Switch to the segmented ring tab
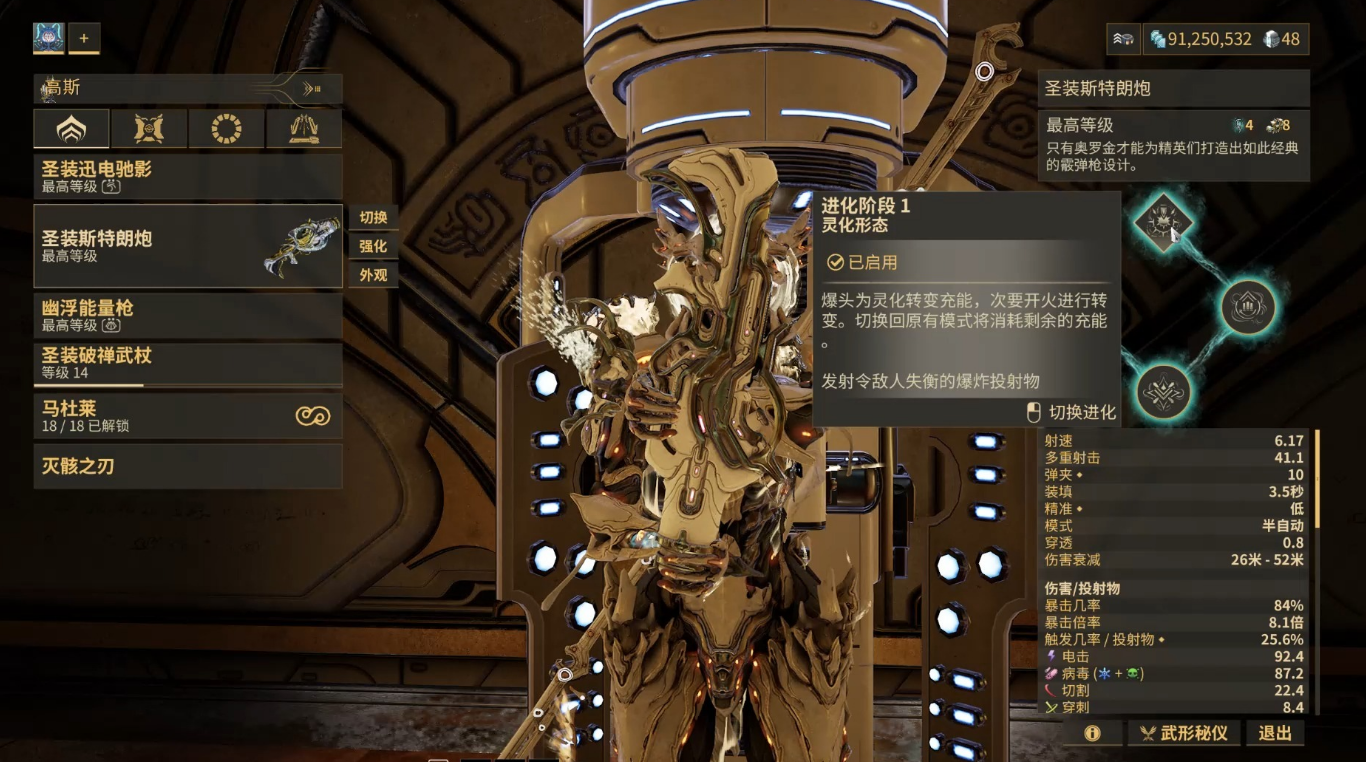Viewport: 1366px width, 762px height. (227, 129)
